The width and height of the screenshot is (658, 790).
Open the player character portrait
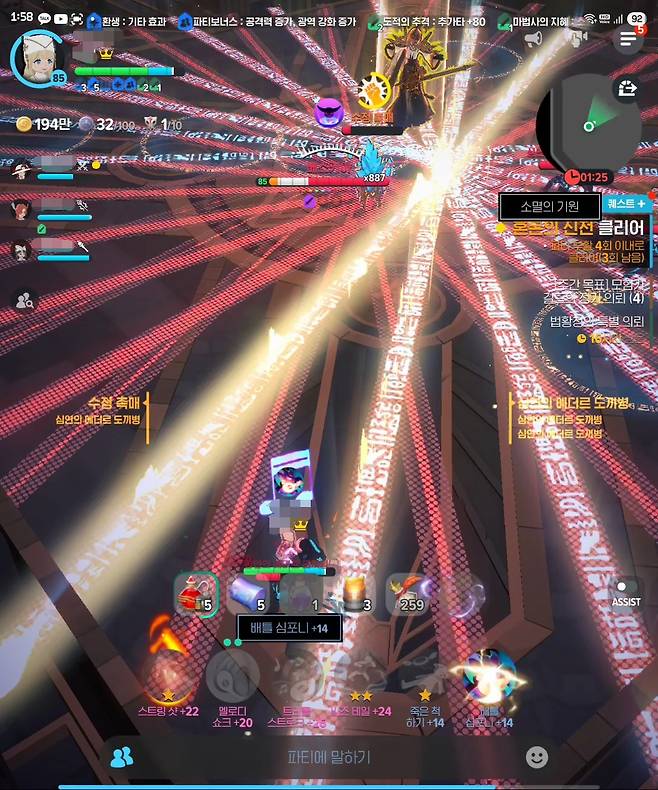tap(38, 57)
